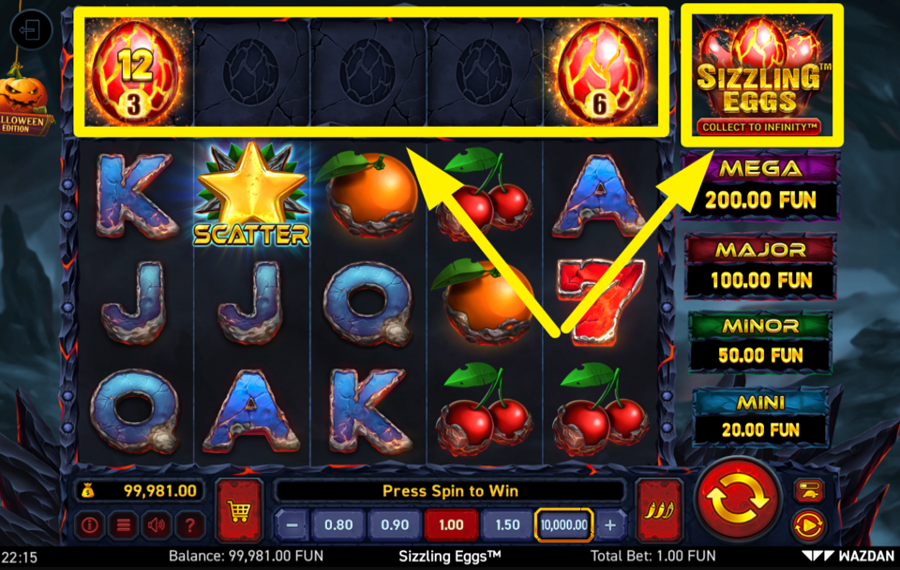Activate the autoplay button
Viewport: 900px width, 570px height.
tap(808, 523)
